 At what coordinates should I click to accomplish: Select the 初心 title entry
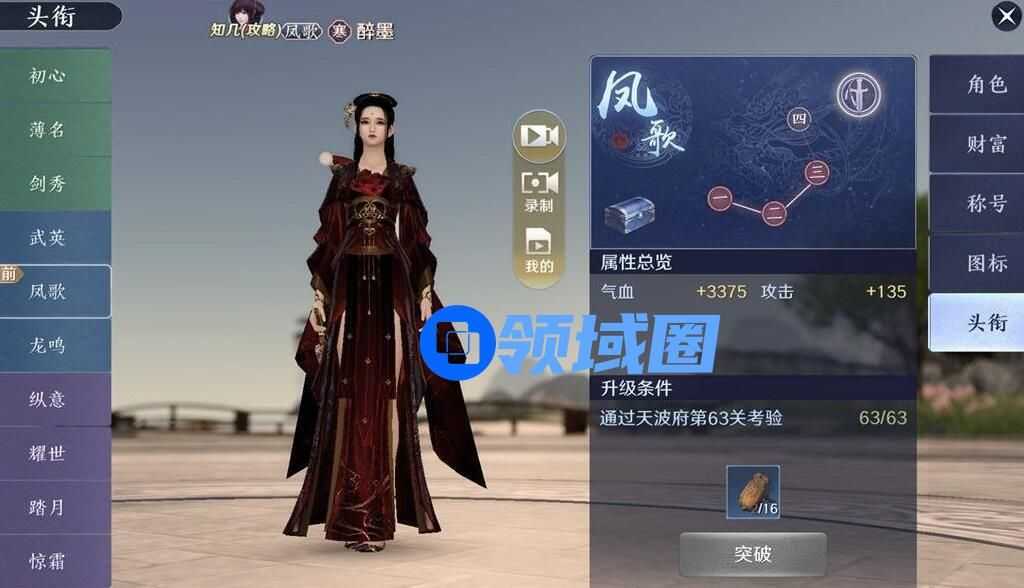[x=50, y=76]
